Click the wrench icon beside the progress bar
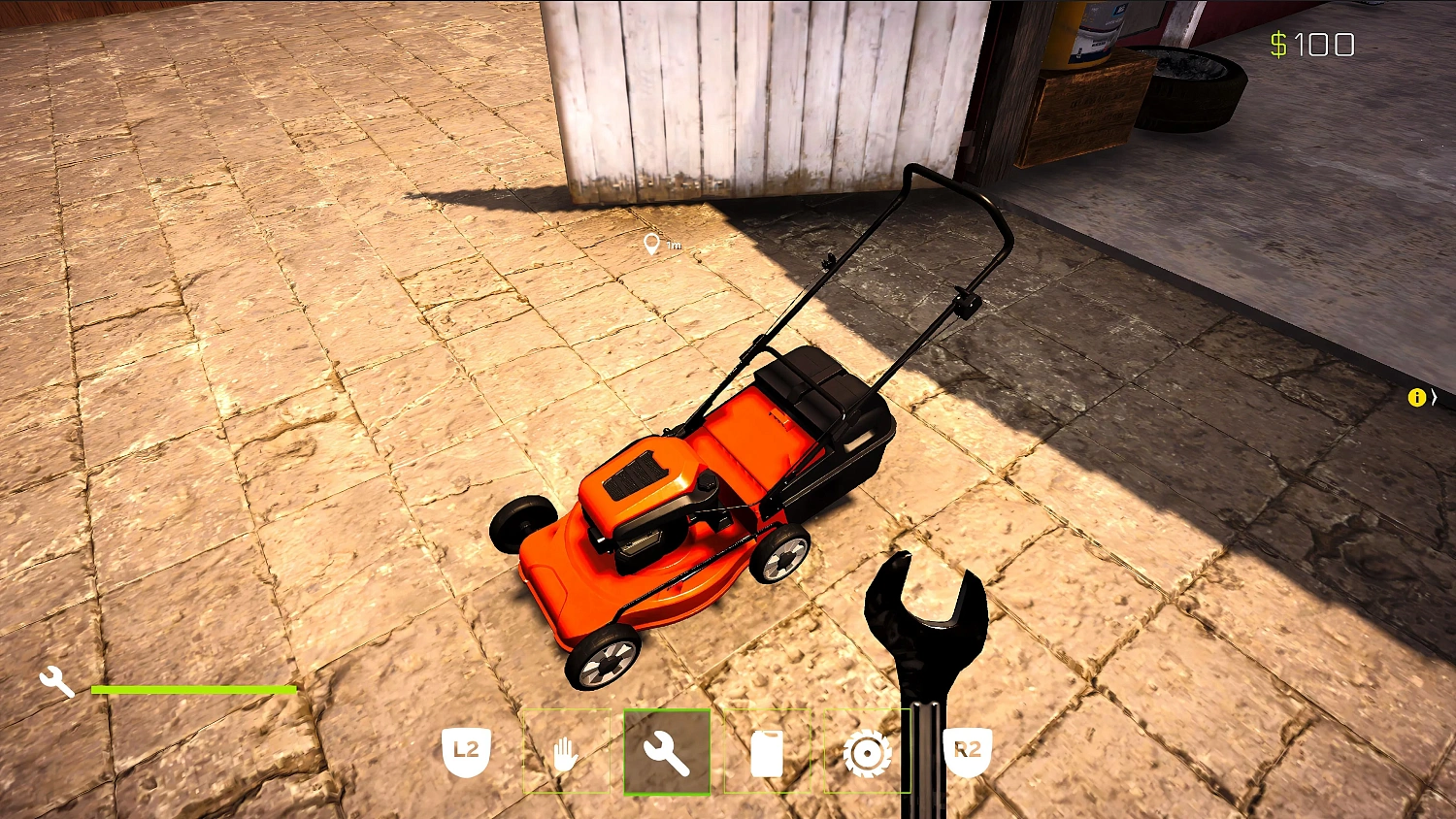The image size is (1456, 819). click(57, 681)
